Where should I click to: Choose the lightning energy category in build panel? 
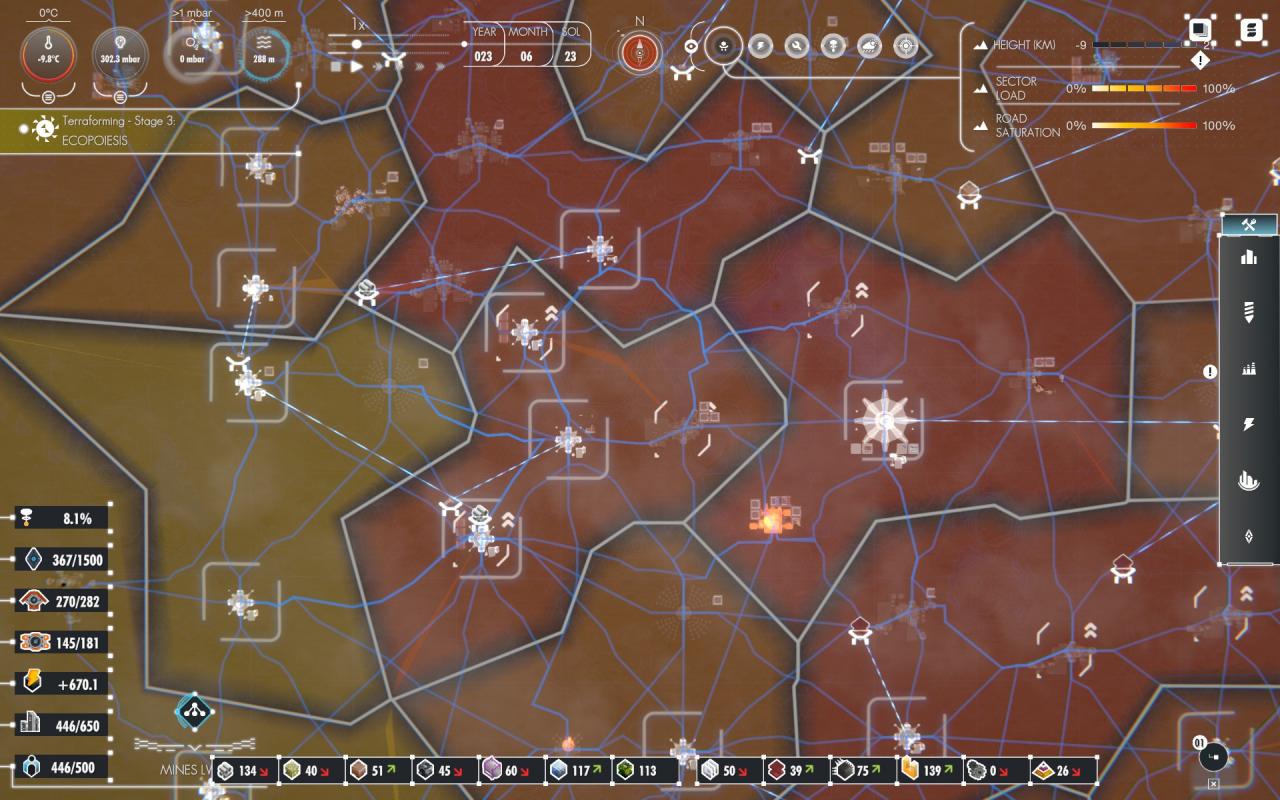(x=1248, y=425)
